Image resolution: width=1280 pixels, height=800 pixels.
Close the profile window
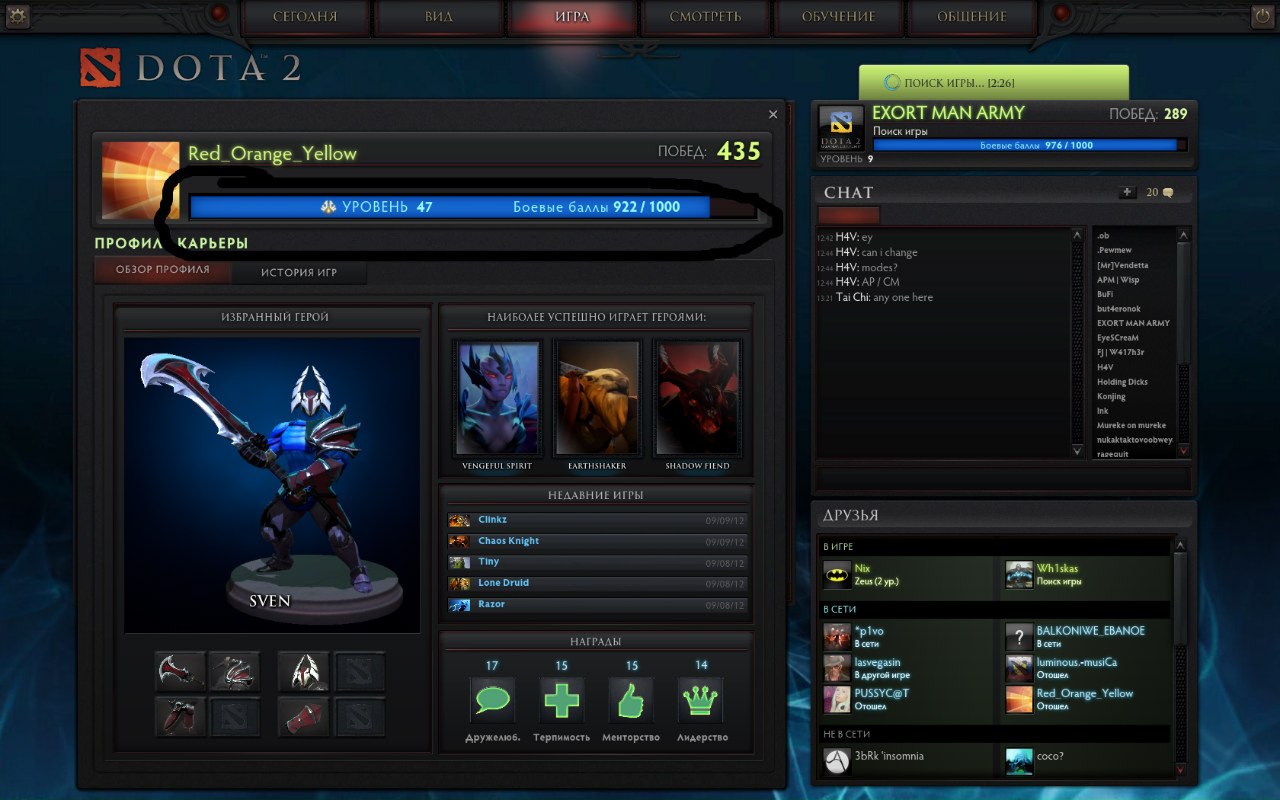[x=773, y=115]
